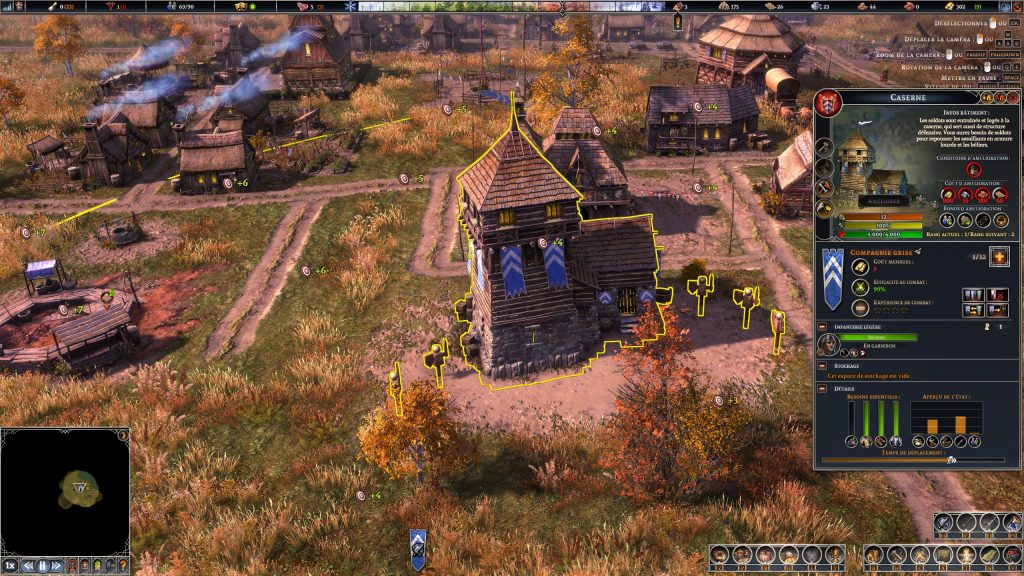Slow game speed with the rewind arrows

tap(28, 566)
